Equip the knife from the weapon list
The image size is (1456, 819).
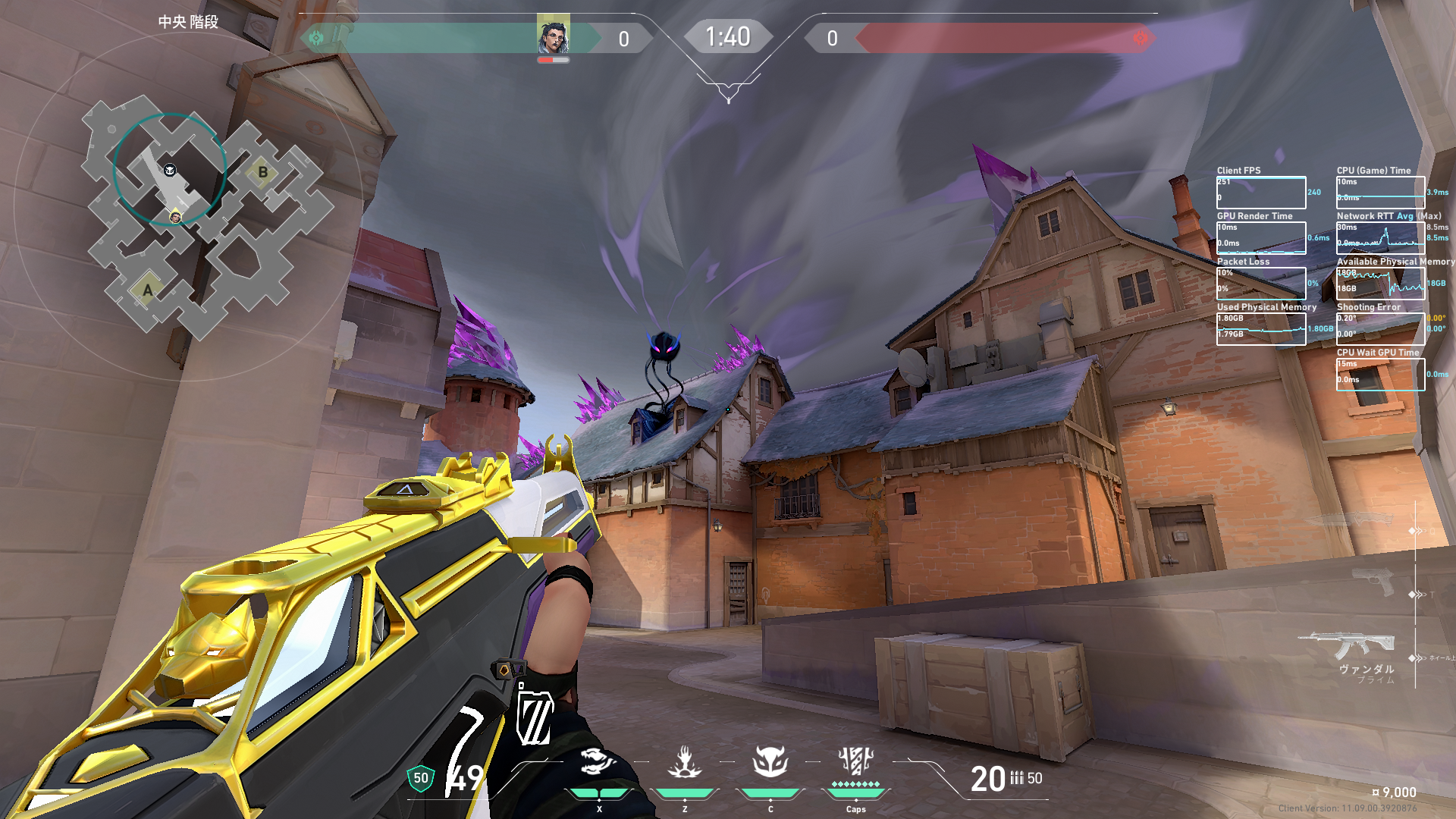click(1357, 521)
